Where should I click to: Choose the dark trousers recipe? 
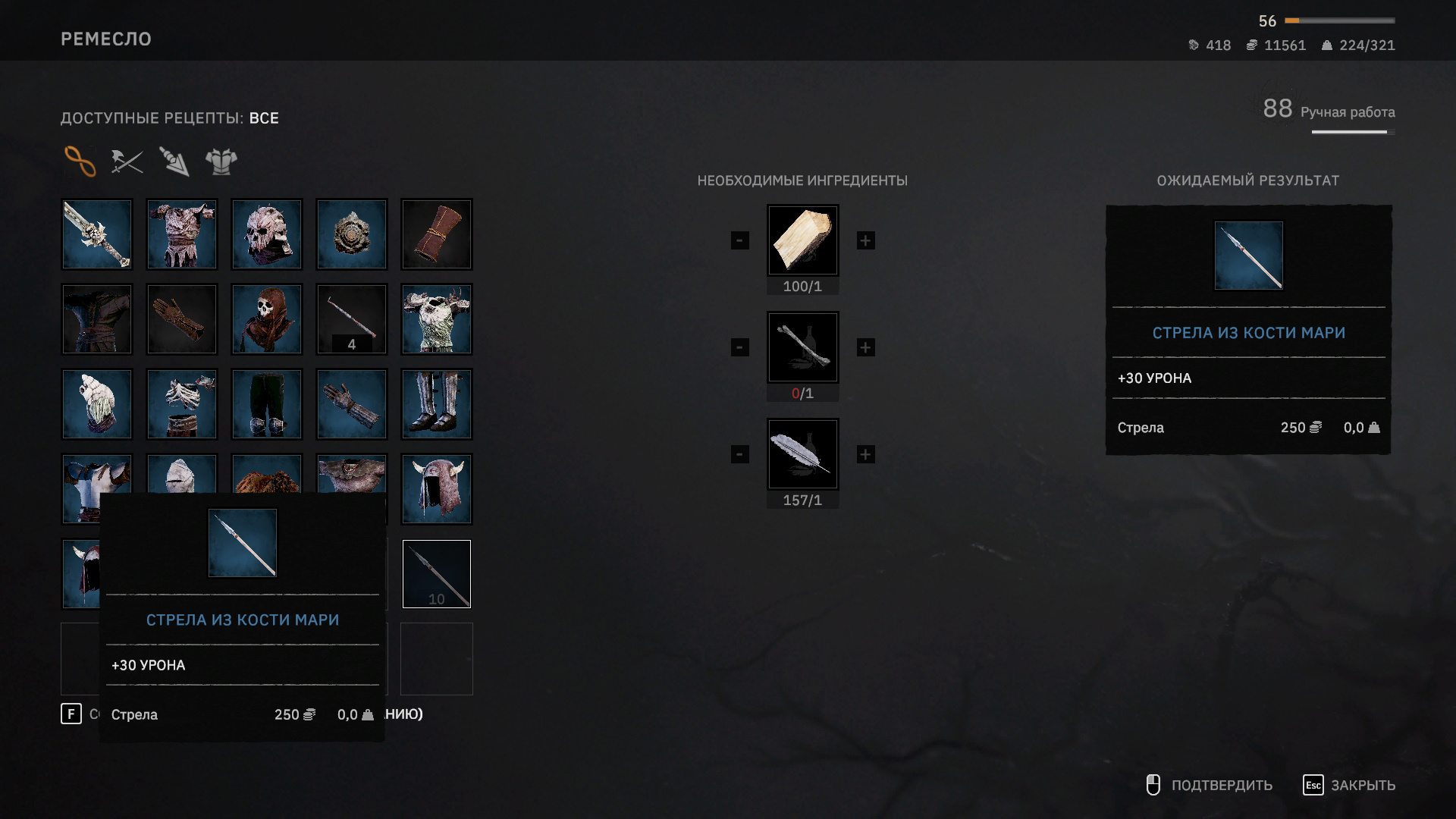click(267, 404)
